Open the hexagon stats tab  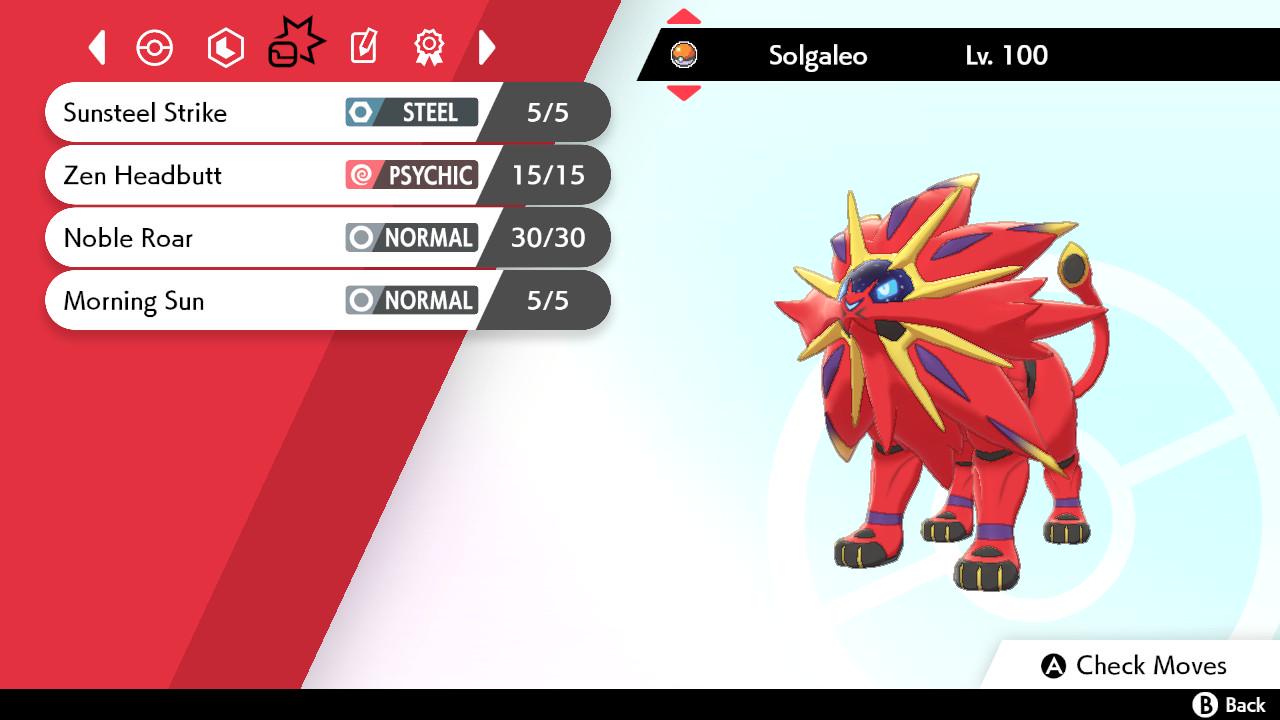(225, 48)
